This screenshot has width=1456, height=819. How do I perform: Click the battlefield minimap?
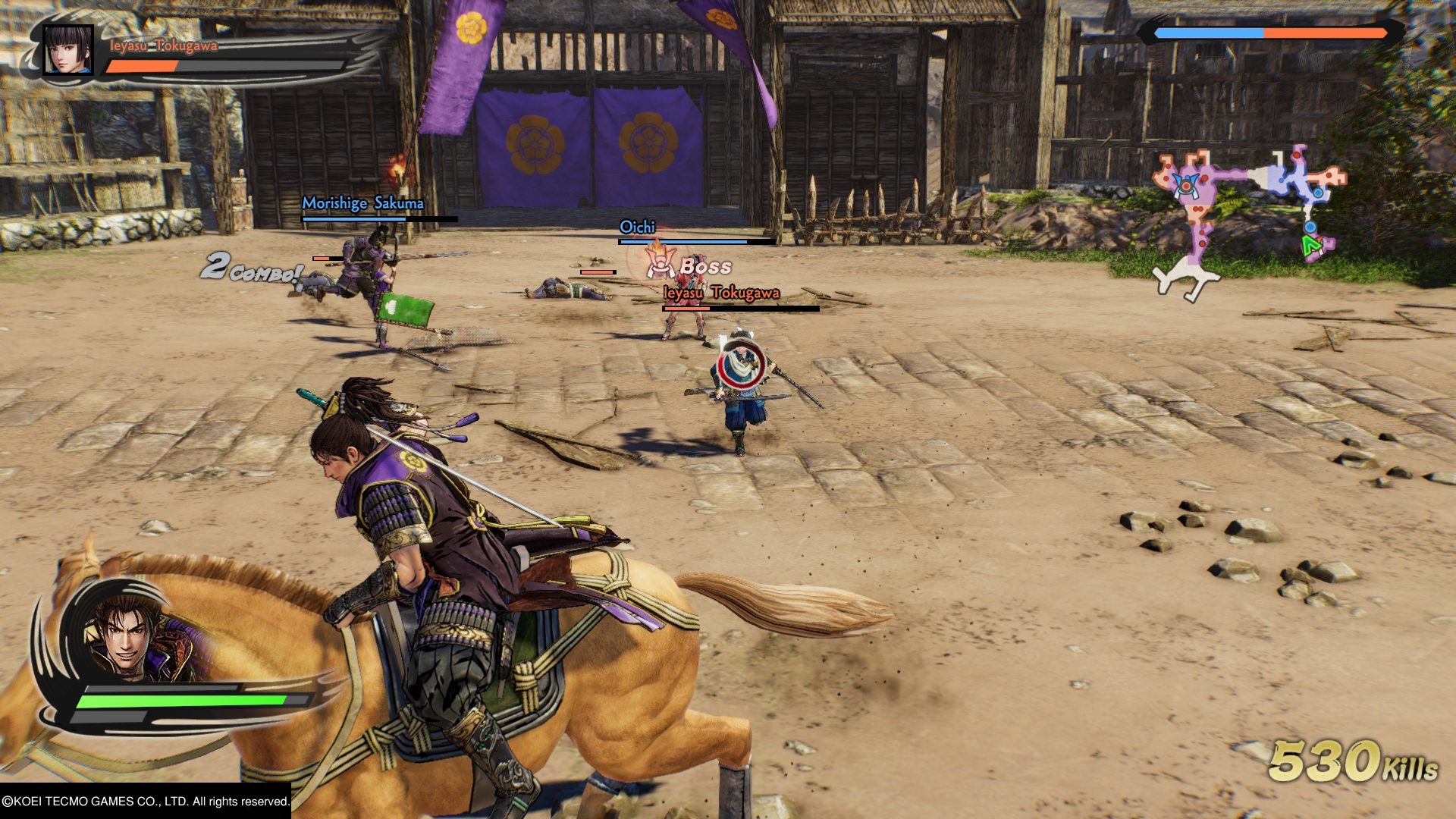(1247, 216)
